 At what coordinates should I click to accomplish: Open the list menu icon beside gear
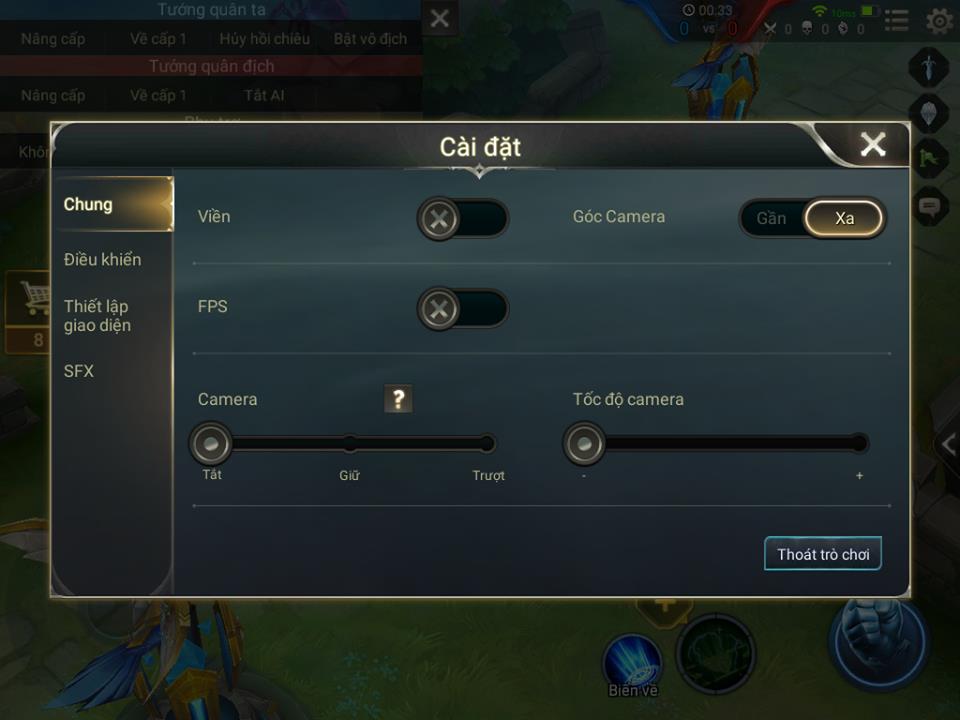(897, 20)
